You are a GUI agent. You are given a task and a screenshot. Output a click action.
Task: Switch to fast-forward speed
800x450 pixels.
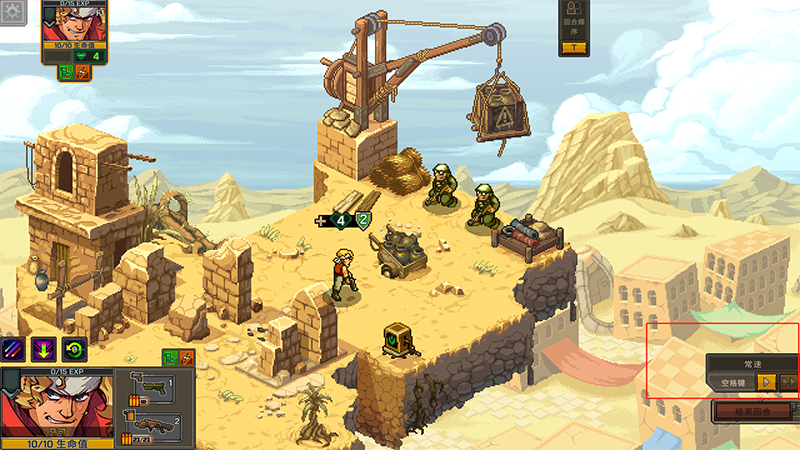[x=789, y=381]
